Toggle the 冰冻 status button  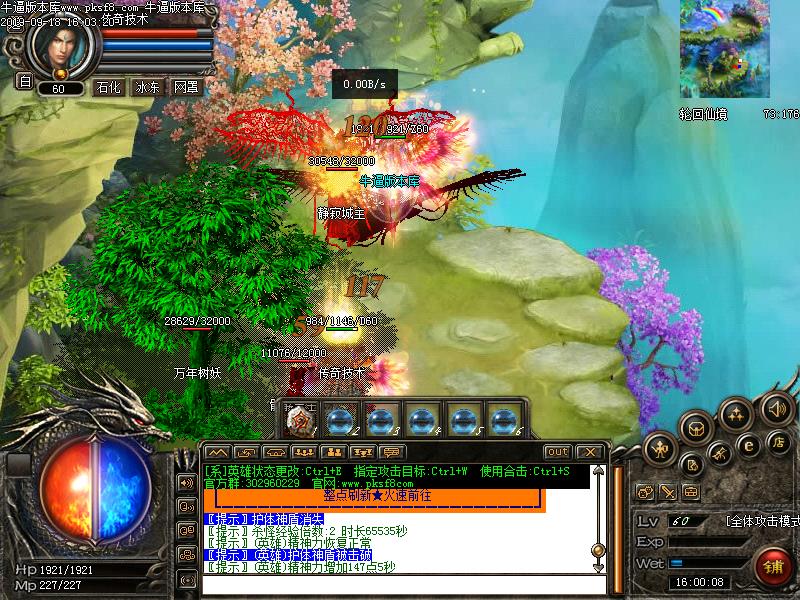(x=147, y=87)
